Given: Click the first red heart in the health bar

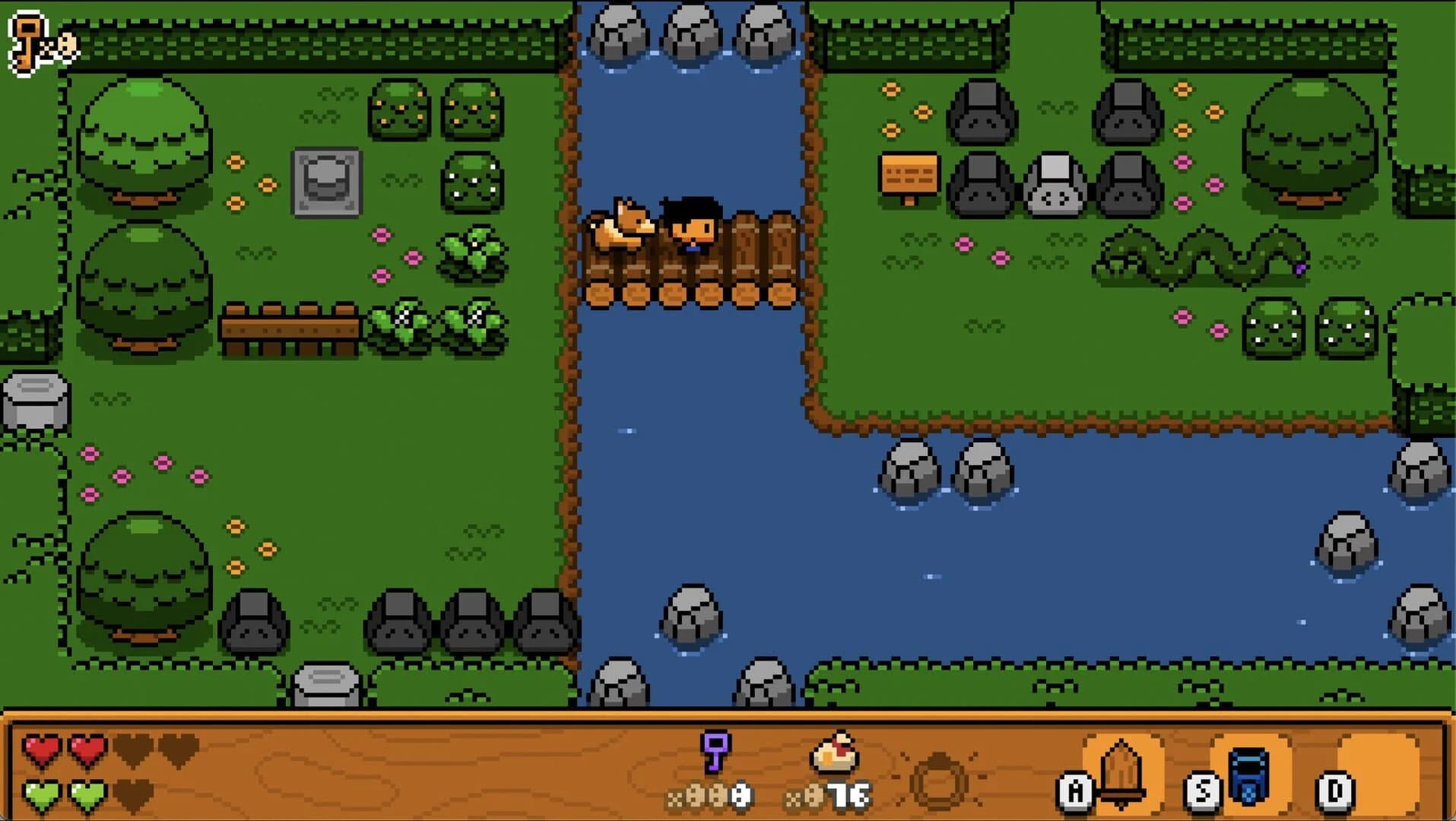Looking at the screenshot, I should point(42,748).
